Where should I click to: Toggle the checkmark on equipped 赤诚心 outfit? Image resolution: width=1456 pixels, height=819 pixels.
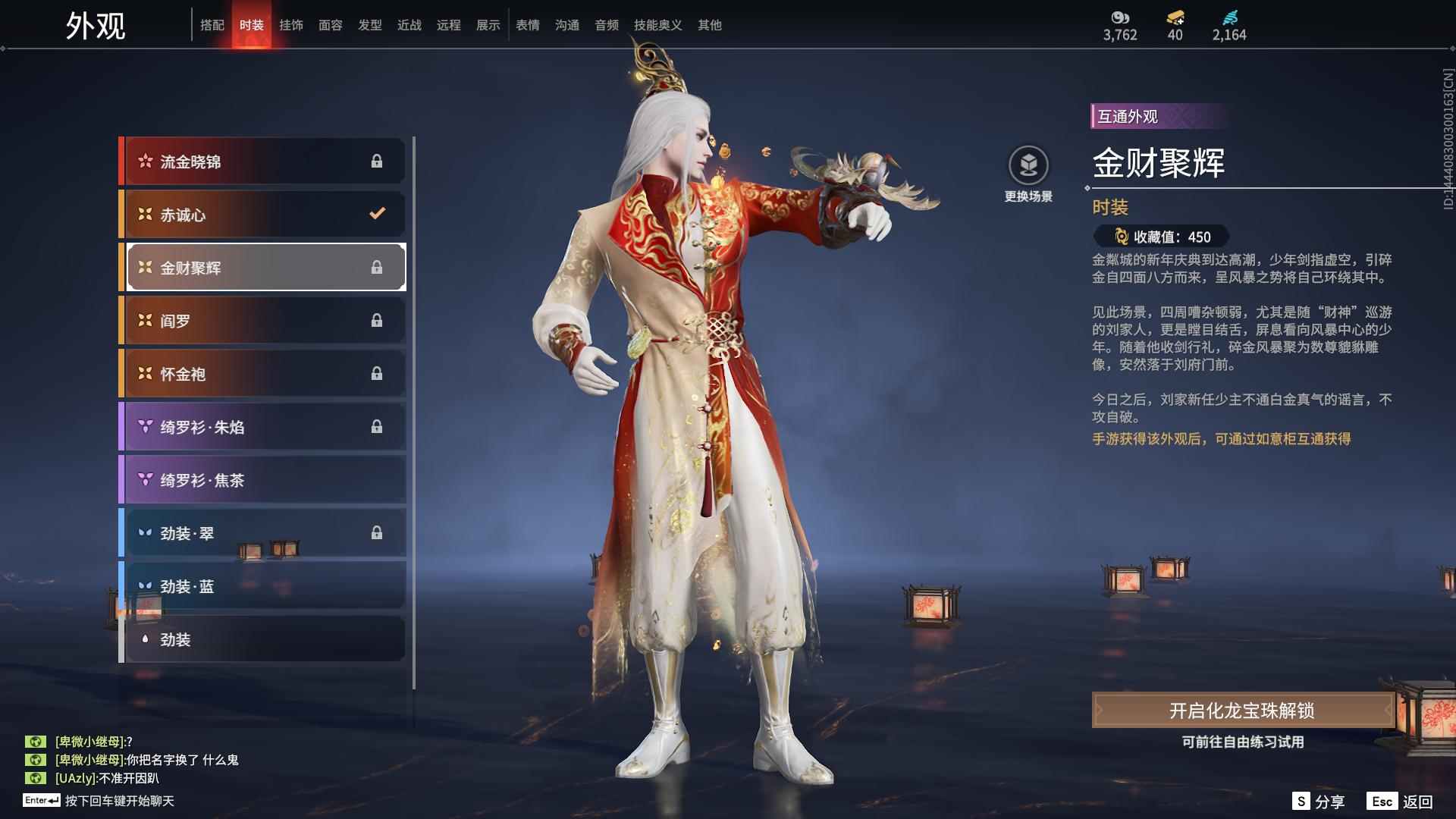[377, 214]
